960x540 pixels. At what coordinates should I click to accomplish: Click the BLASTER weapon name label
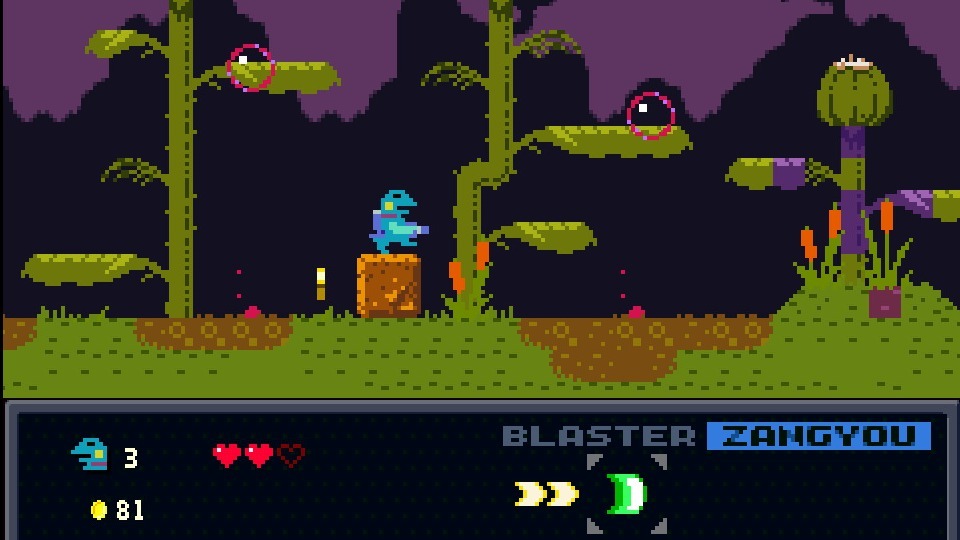(x=598, y=436)
